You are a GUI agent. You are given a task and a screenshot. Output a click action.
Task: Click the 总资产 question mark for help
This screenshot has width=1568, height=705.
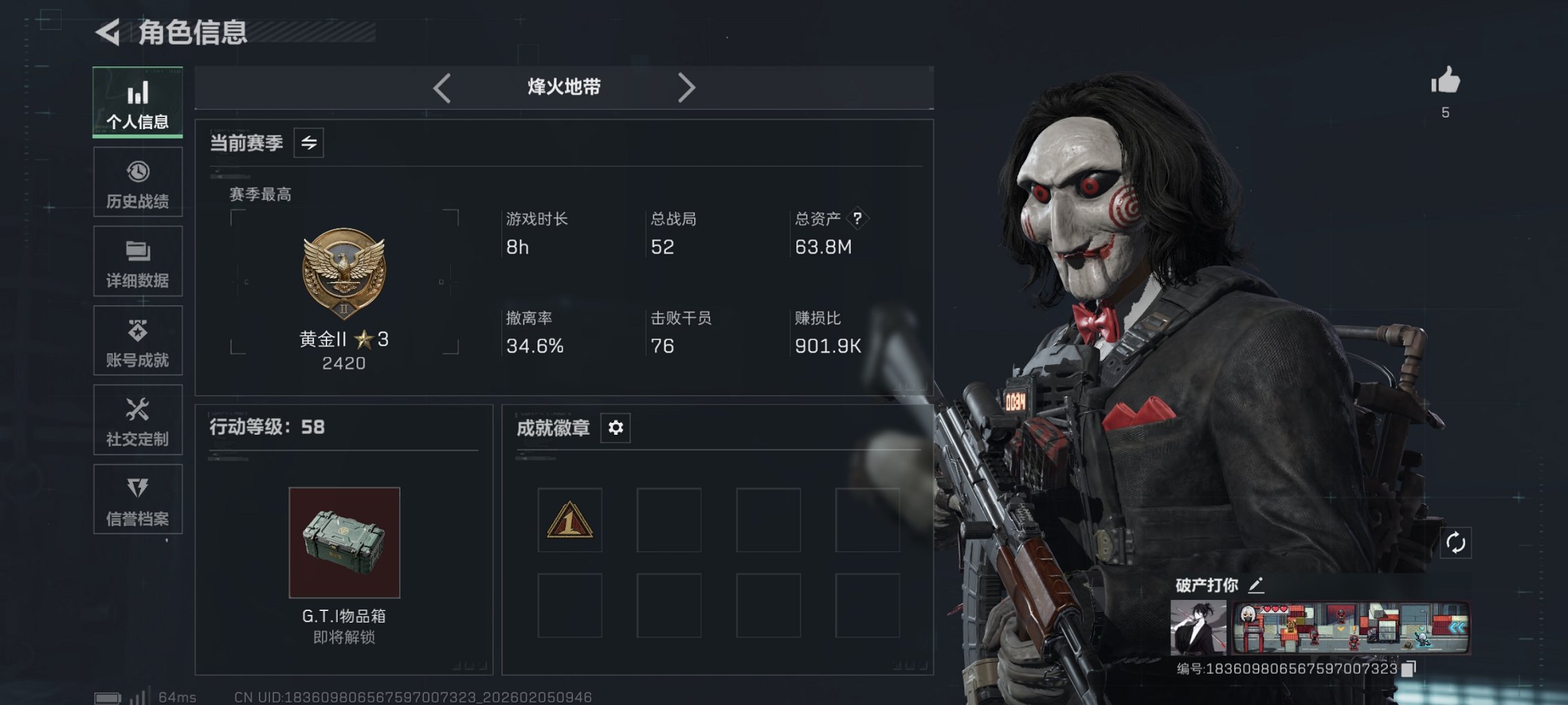point(856,220)
